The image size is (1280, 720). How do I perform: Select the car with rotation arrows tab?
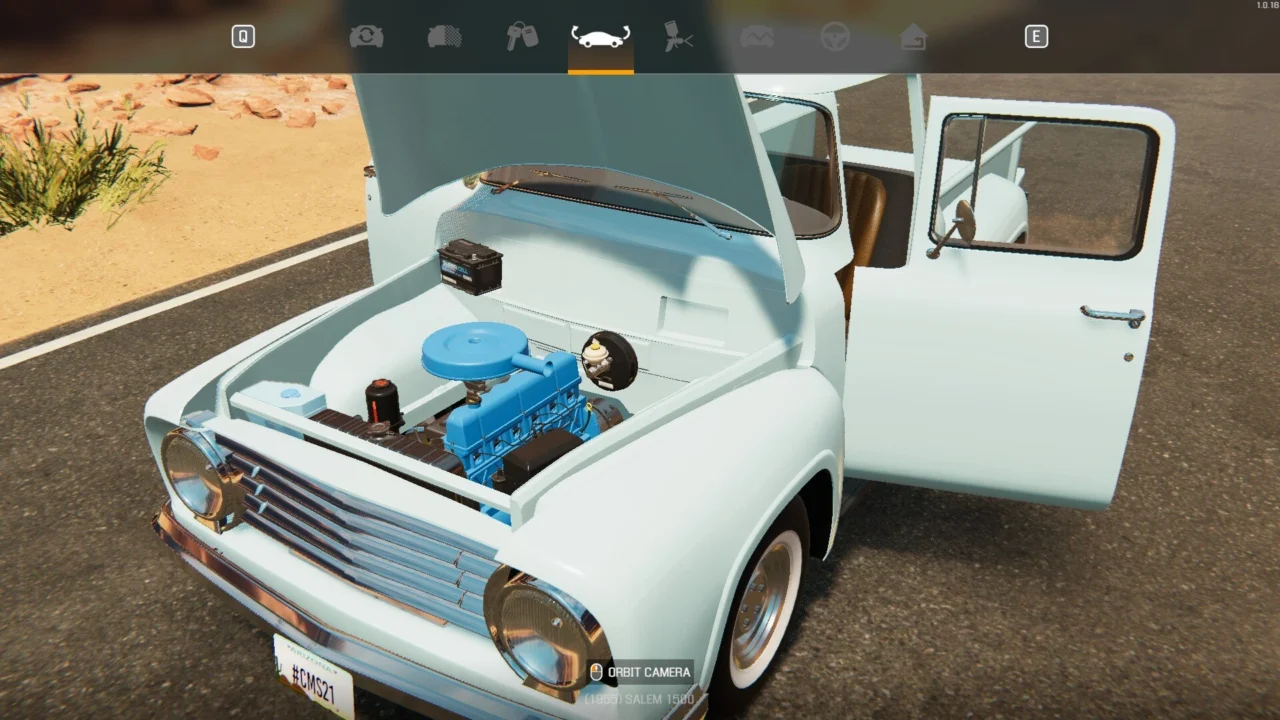tap(600, 37)
